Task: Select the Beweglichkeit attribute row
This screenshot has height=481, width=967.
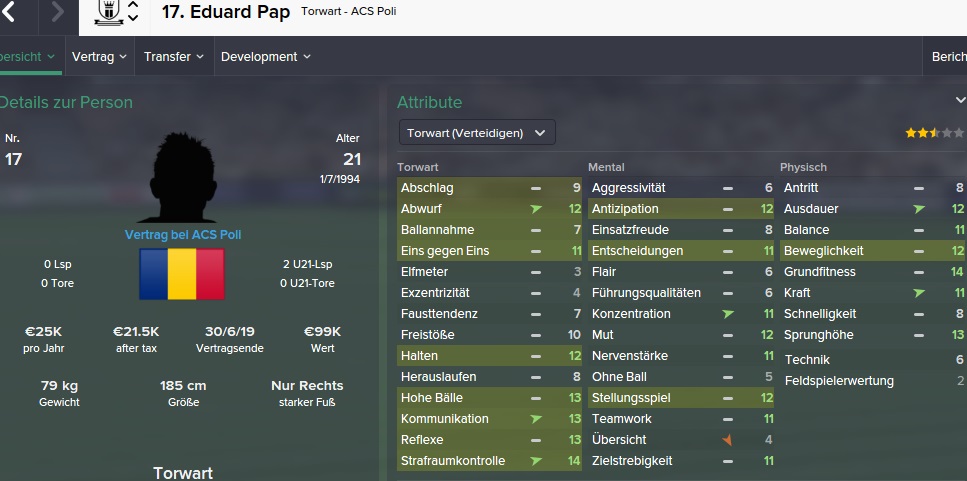Action: pyautogui.click(x=872, y=251)
